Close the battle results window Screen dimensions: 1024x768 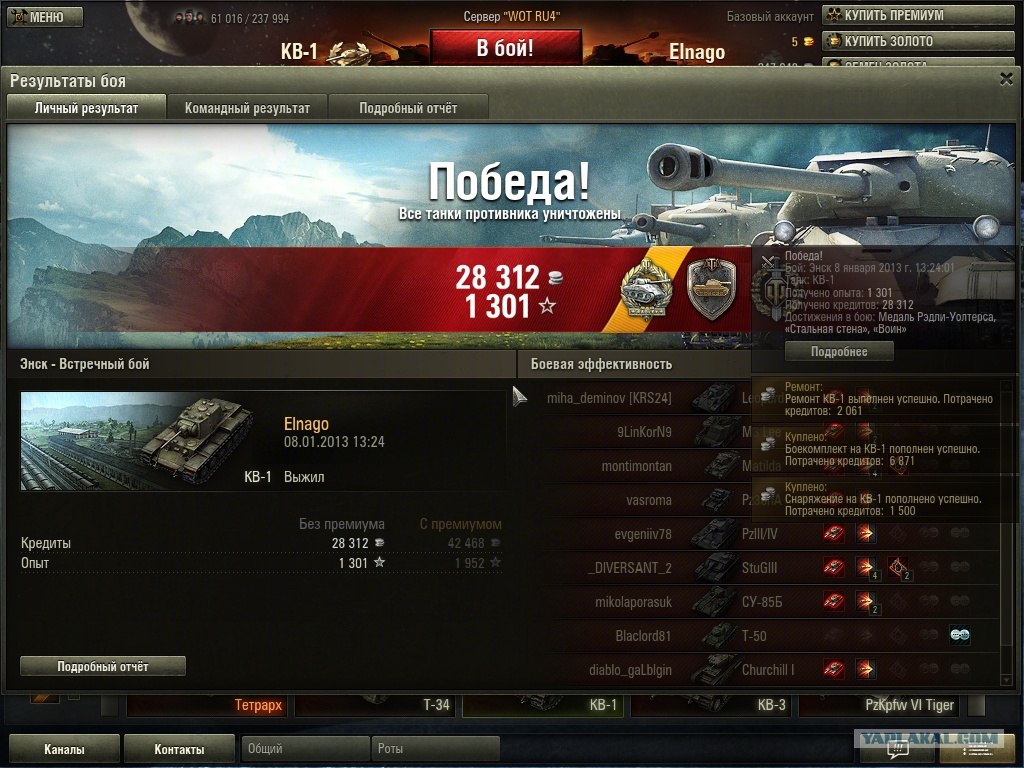tap(1005, 80)
